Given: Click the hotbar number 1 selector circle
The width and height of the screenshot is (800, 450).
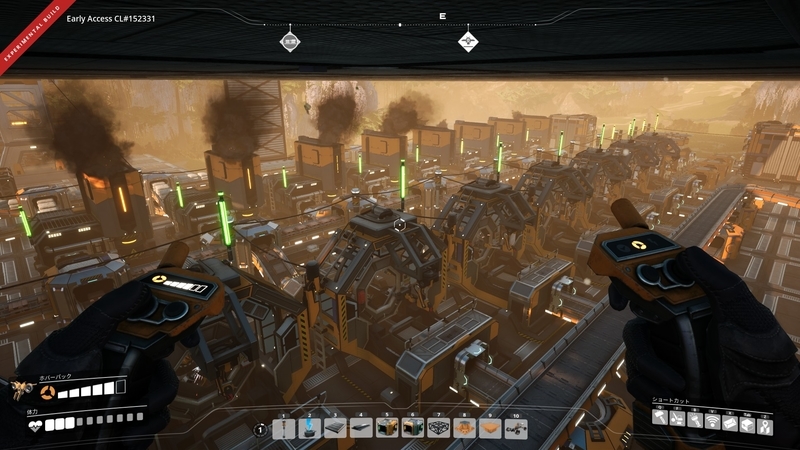Looking at the screenshot, I should pos(261,429).
